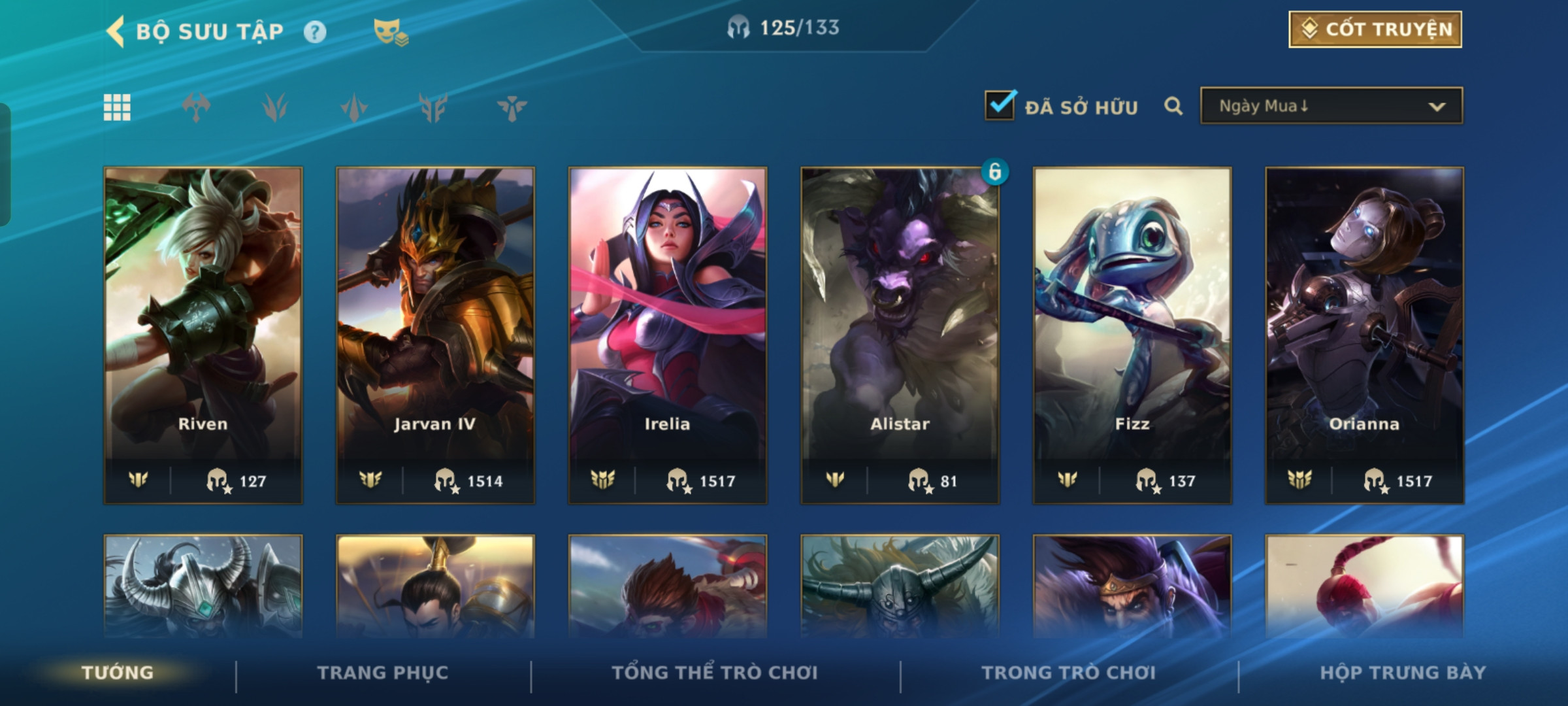
Task: Open the Trong Trò Chơi tab
Action: [1069, 673]
